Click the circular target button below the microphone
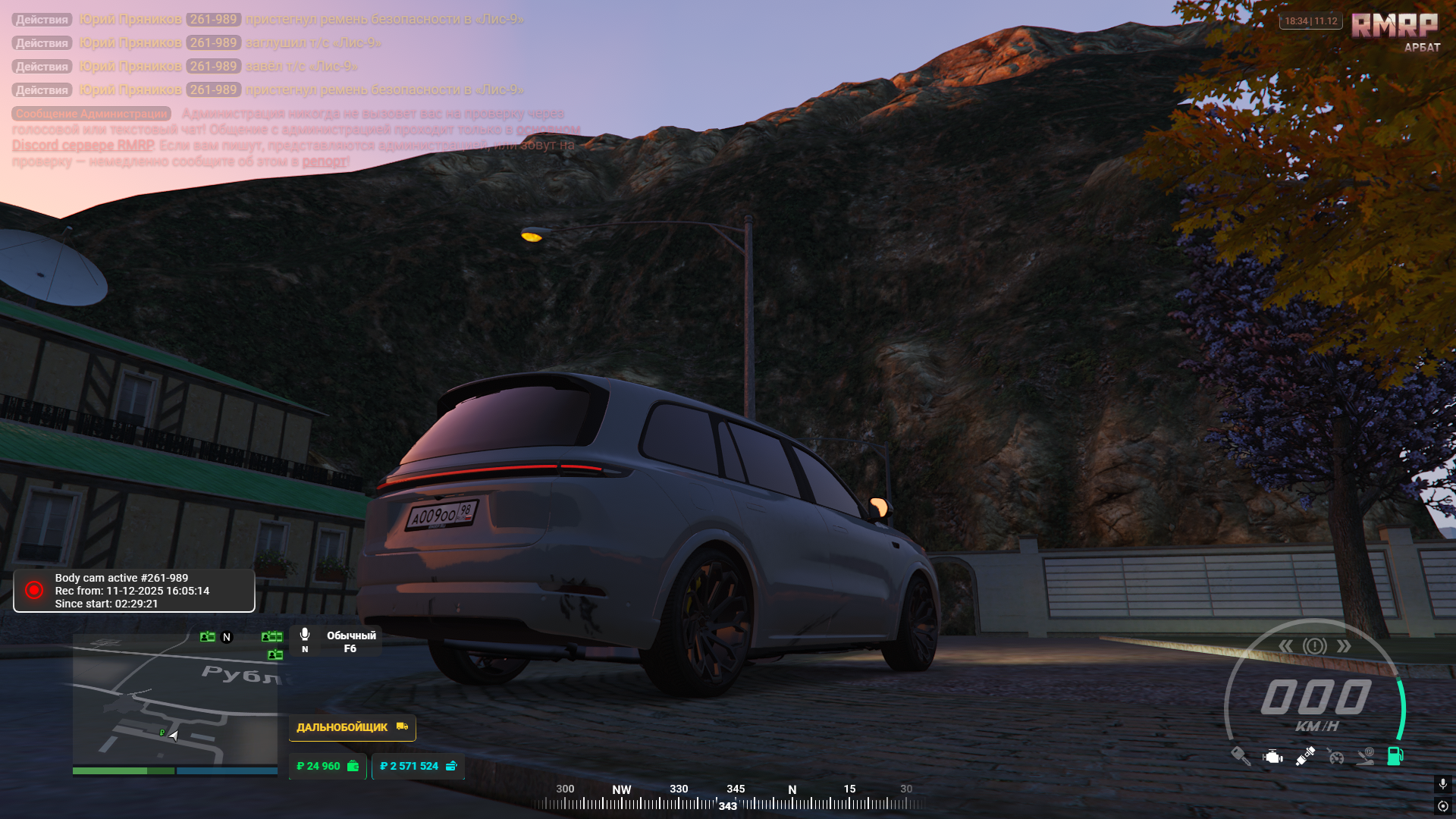The height and width of the screenshot is (819, 1456). [x=1443, y=806]
